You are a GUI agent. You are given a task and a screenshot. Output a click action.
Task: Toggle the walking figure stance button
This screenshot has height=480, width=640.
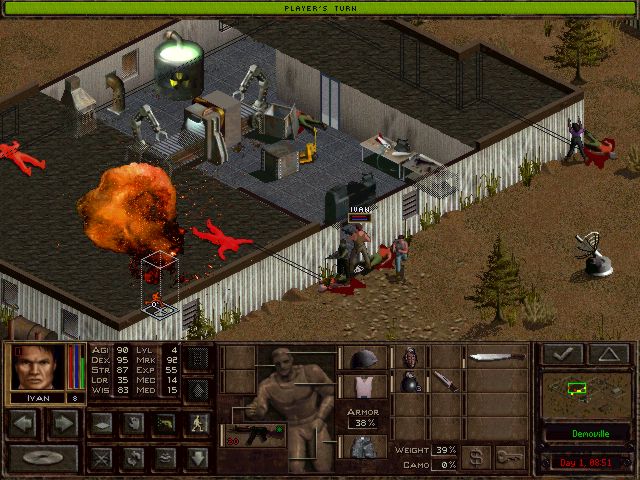[198, 423]
